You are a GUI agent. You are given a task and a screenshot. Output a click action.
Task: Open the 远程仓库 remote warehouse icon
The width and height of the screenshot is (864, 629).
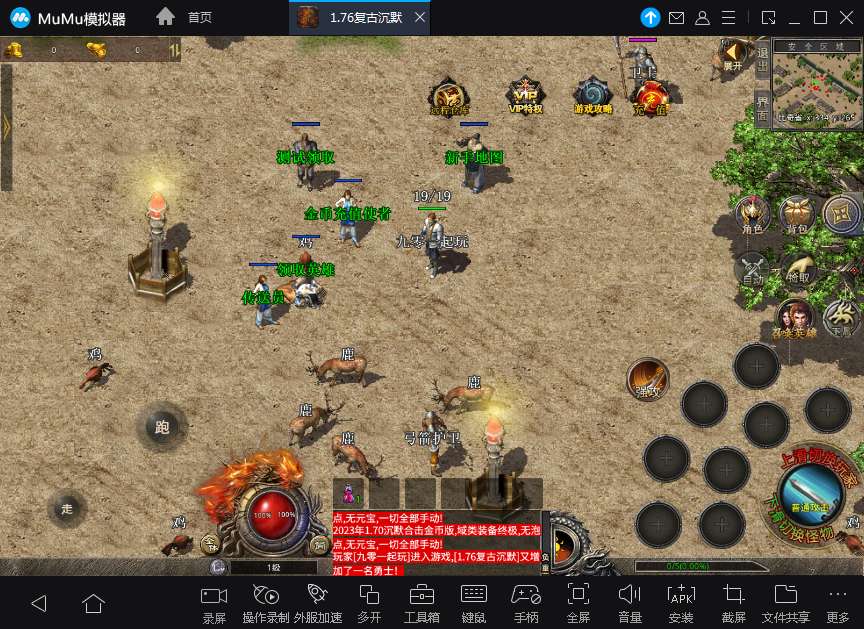449,95
